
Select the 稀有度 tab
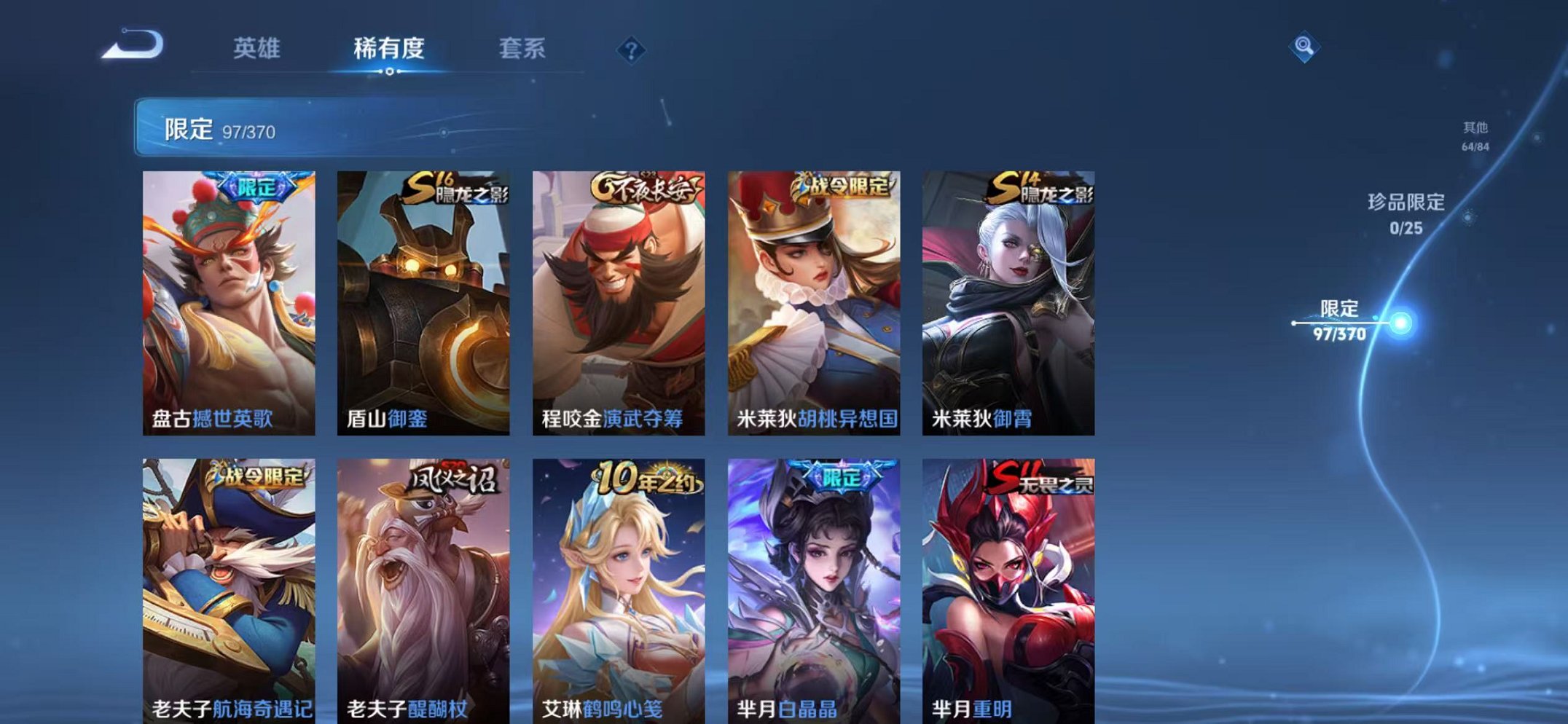click(390, 48)
